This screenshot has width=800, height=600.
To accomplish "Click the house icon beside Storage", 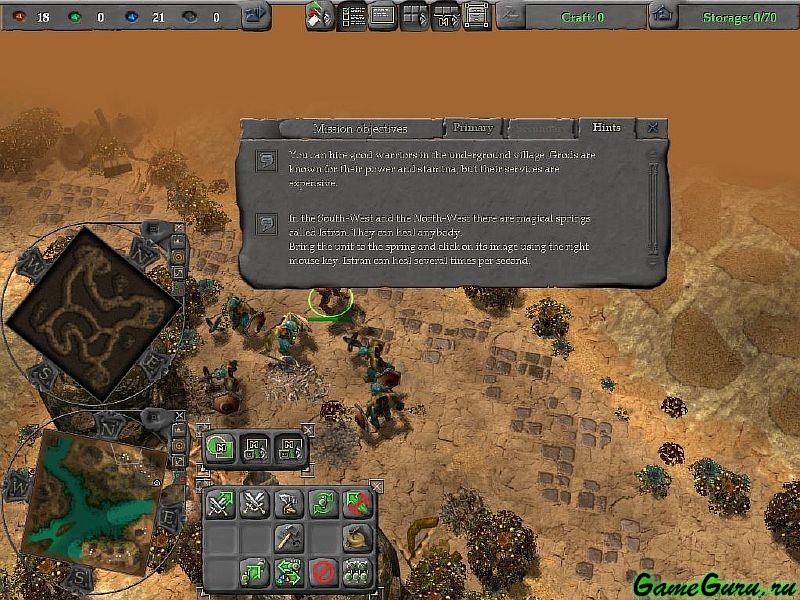I will pyautogui.click(x=661, y=15).
